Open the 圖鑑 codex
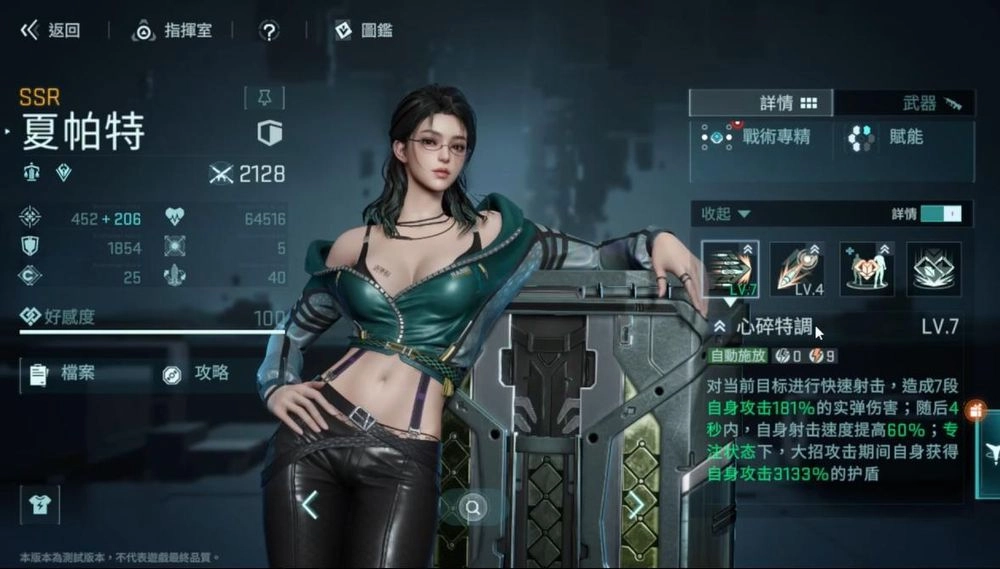 point(364,30)
